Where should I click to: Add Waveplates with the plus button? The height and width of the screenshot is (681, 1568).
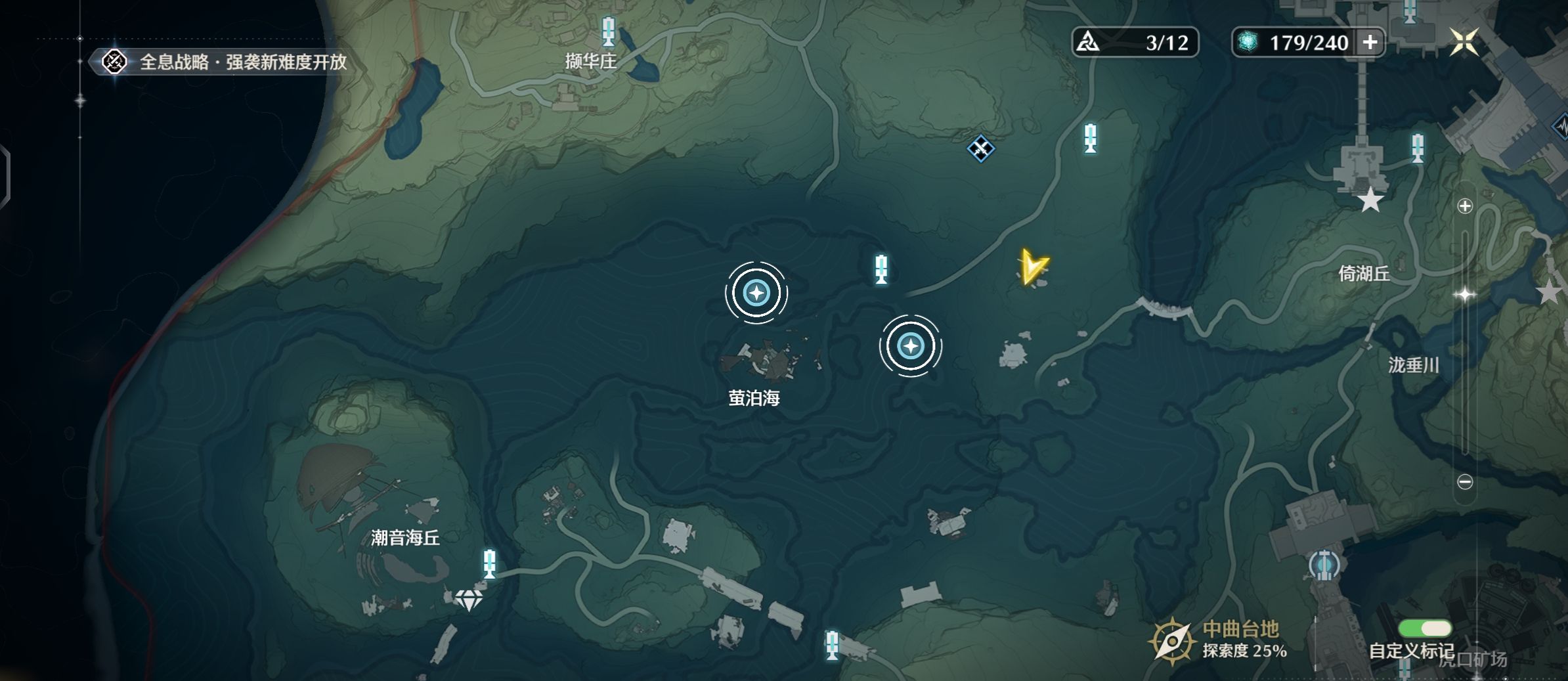pyautogui.click(x=1370, y=43)
